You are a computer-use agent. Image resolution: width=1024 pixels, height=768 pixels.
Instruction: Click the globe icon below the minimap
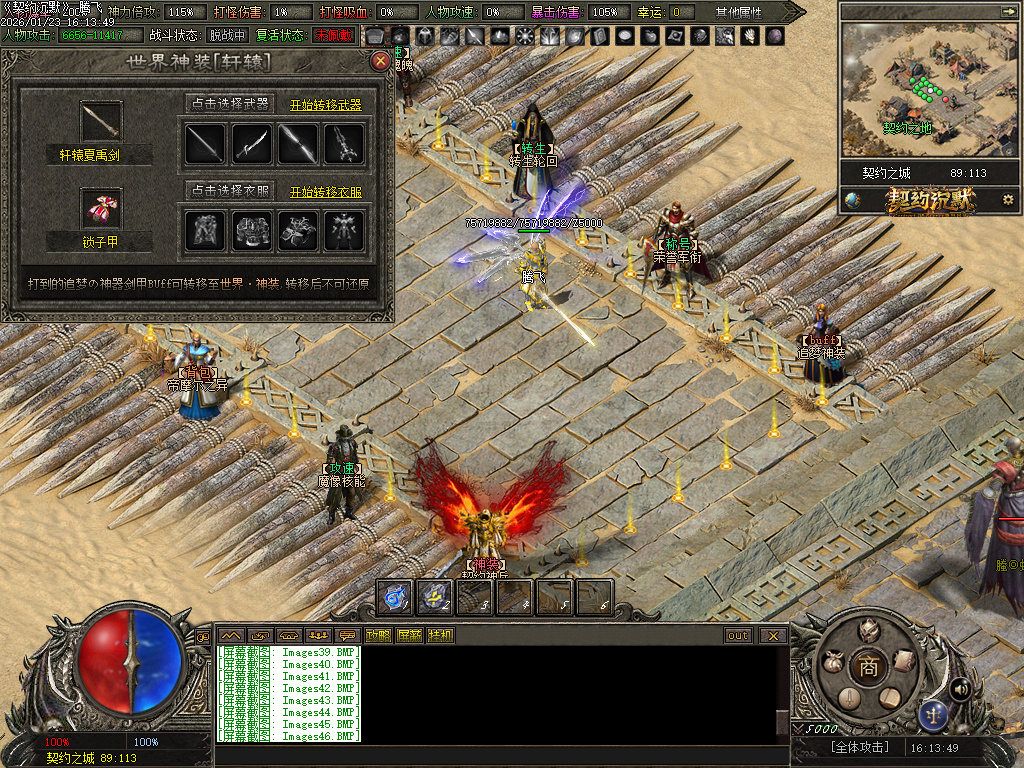(853, 200)
